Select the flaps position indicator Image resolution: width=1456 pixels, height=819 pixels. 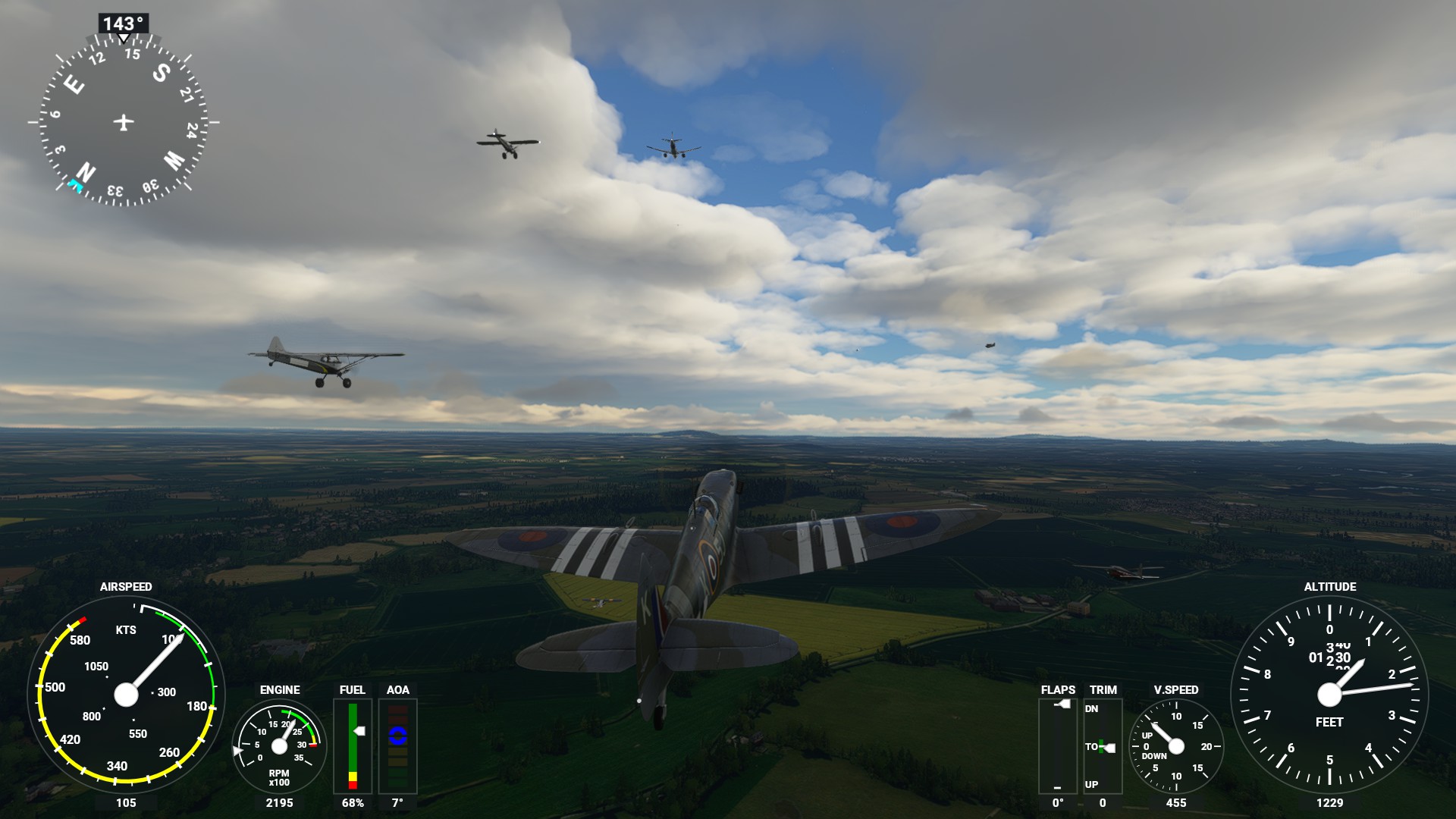1057,746
